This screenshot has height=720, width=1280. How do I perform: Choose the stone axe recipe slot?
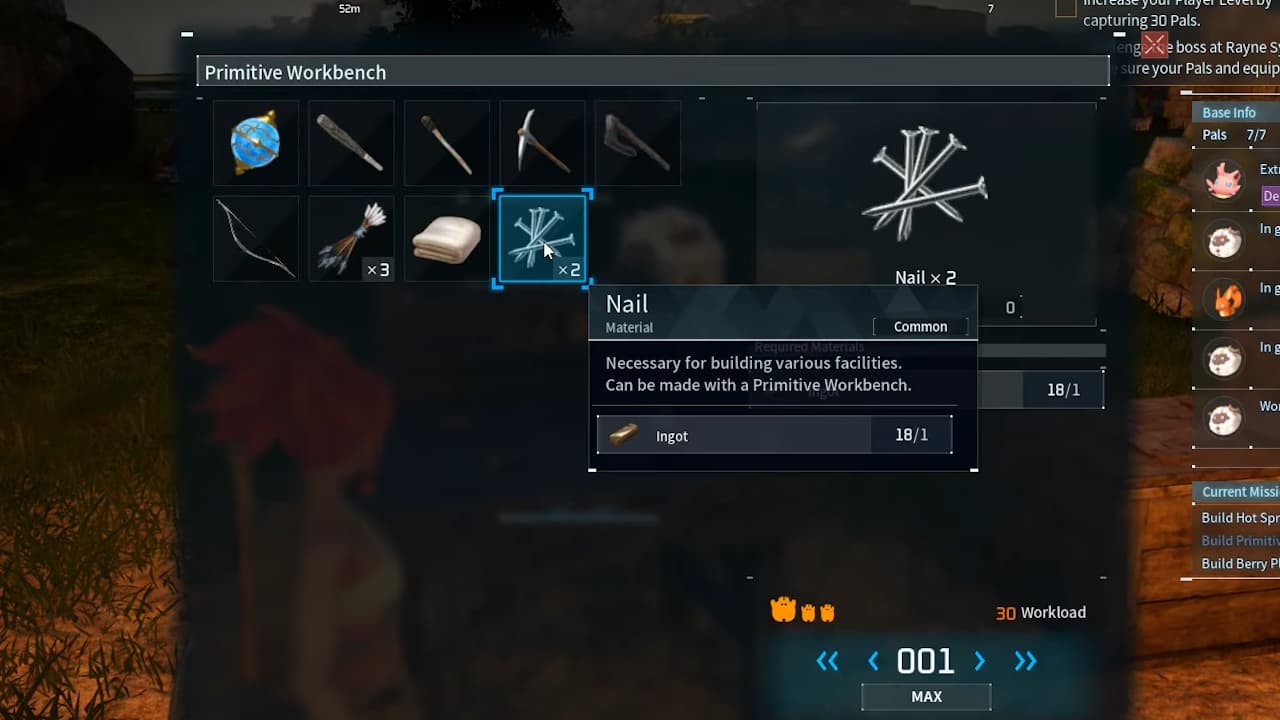pos(637,143)
